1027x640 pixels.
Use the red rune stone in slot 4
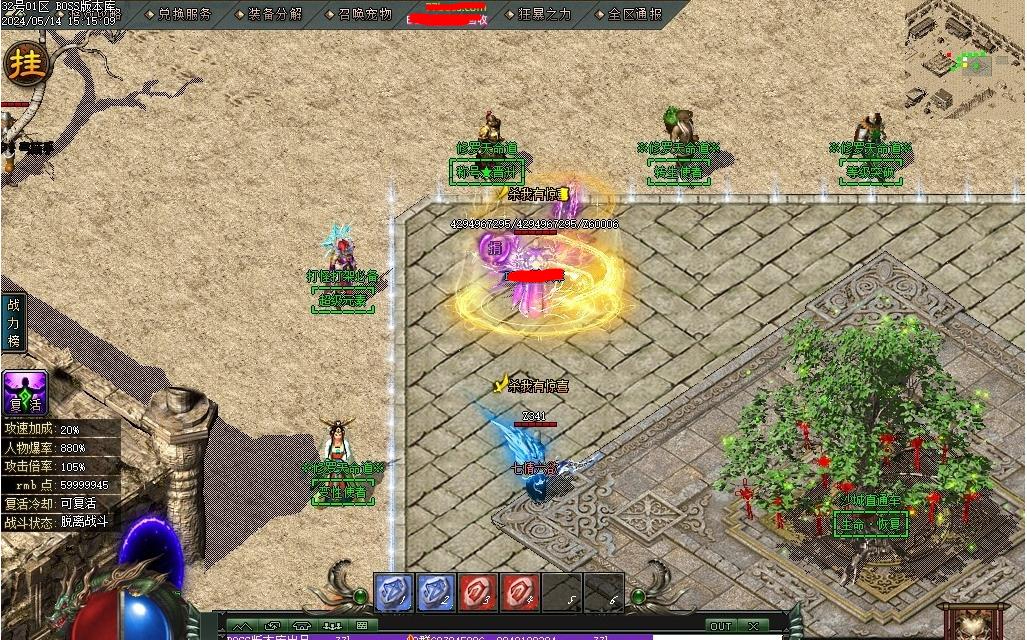coord(520,592)
